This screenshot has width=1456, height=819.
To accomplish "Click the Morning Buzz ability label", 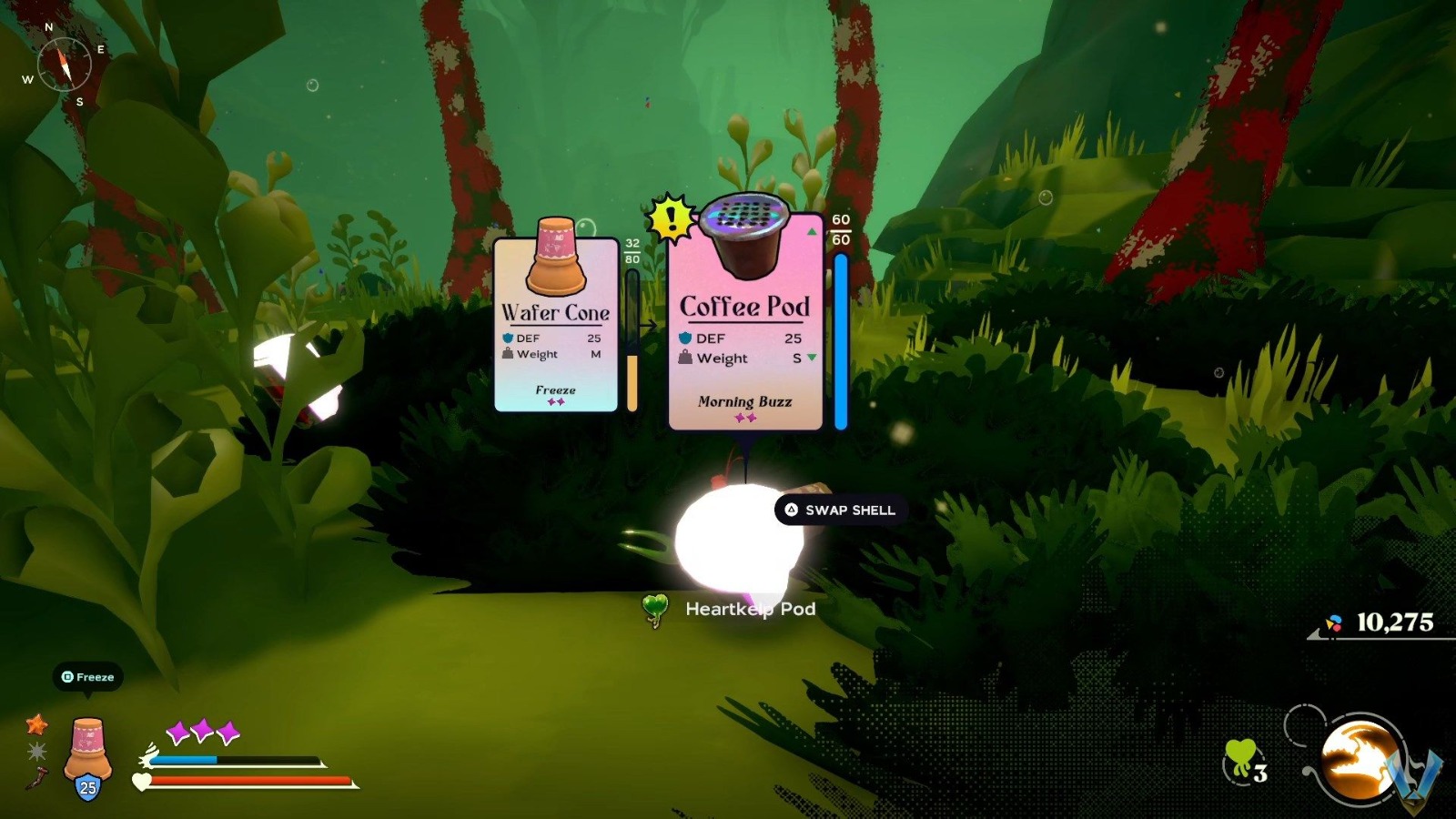I will point(744,401).
